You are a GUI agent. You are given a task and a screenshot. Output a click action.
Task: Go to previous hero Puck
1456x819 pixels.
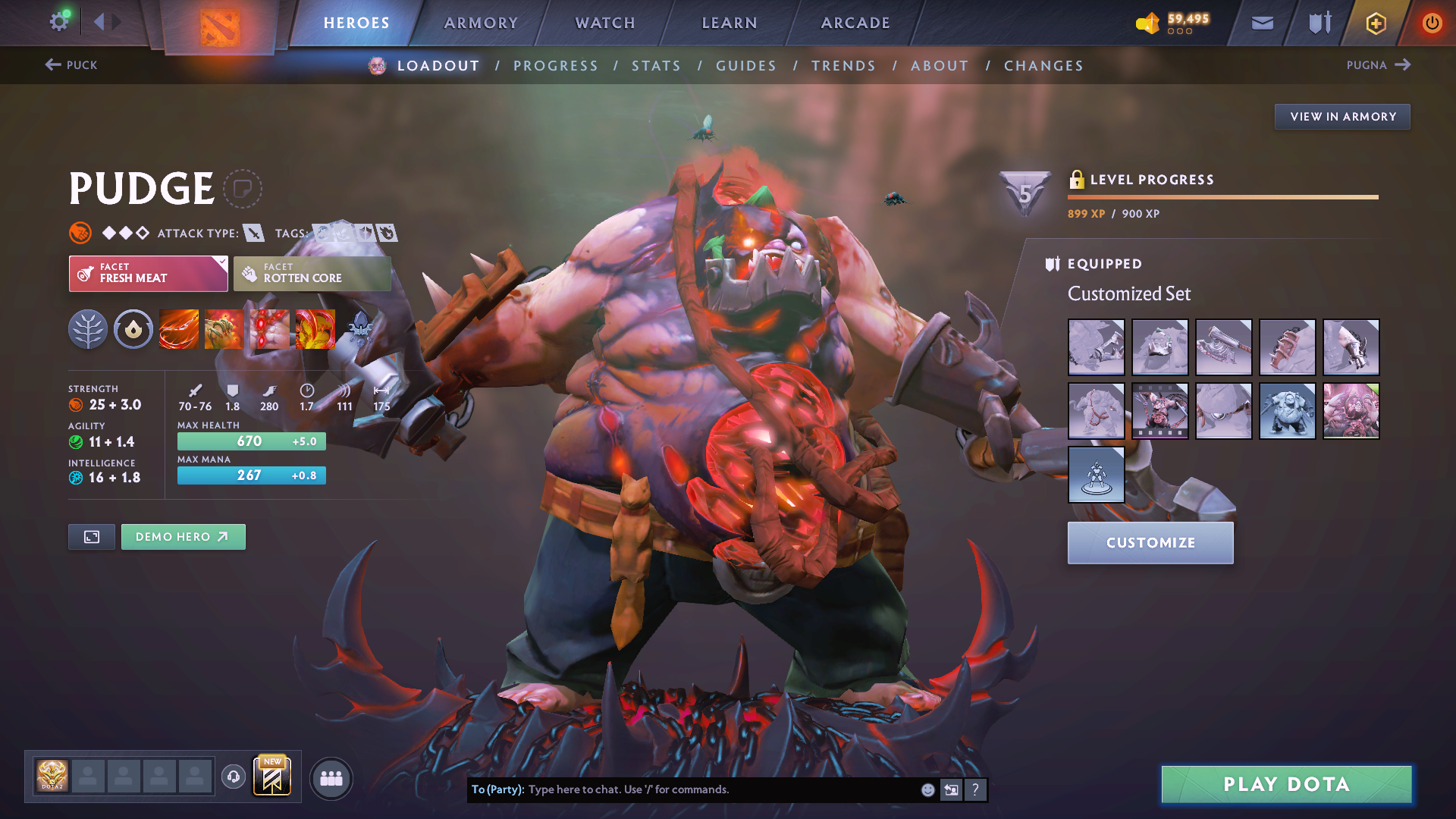(x=71, y=65)
